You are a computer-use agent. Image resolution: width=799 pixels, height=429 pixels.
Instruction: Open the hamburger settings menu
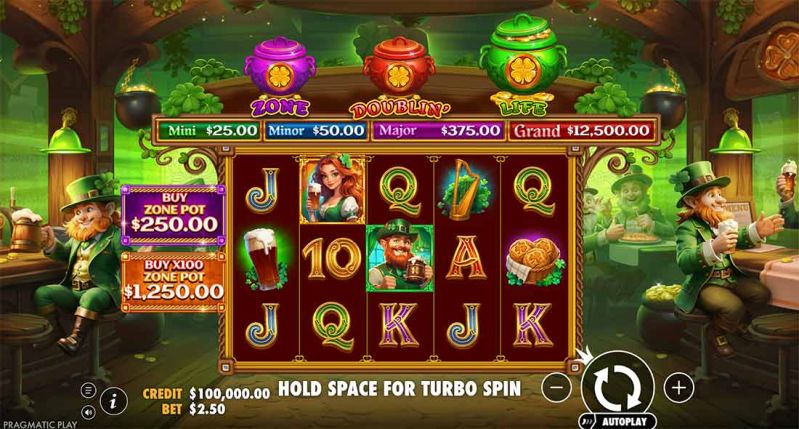[88, 389]
